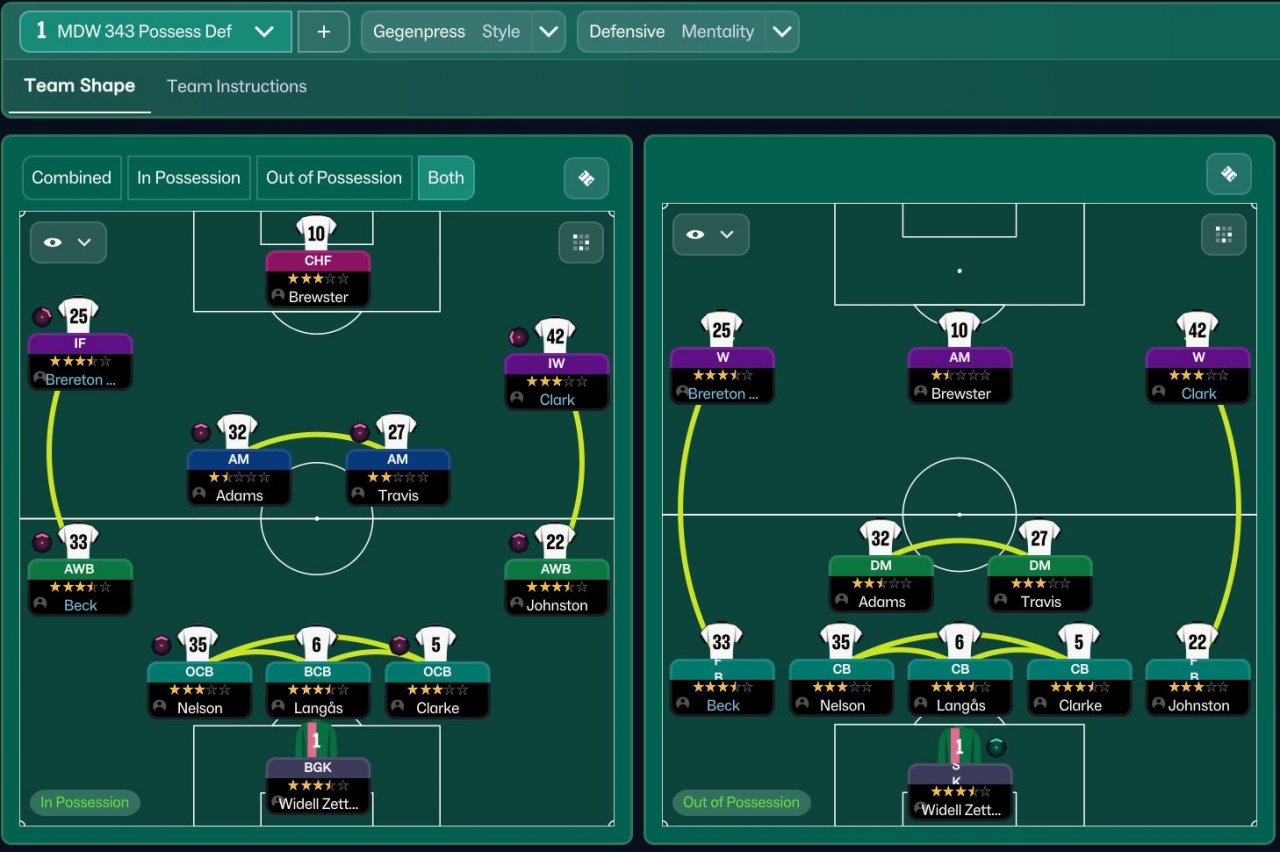Select the Team Shape tab

tap(79, 86)
